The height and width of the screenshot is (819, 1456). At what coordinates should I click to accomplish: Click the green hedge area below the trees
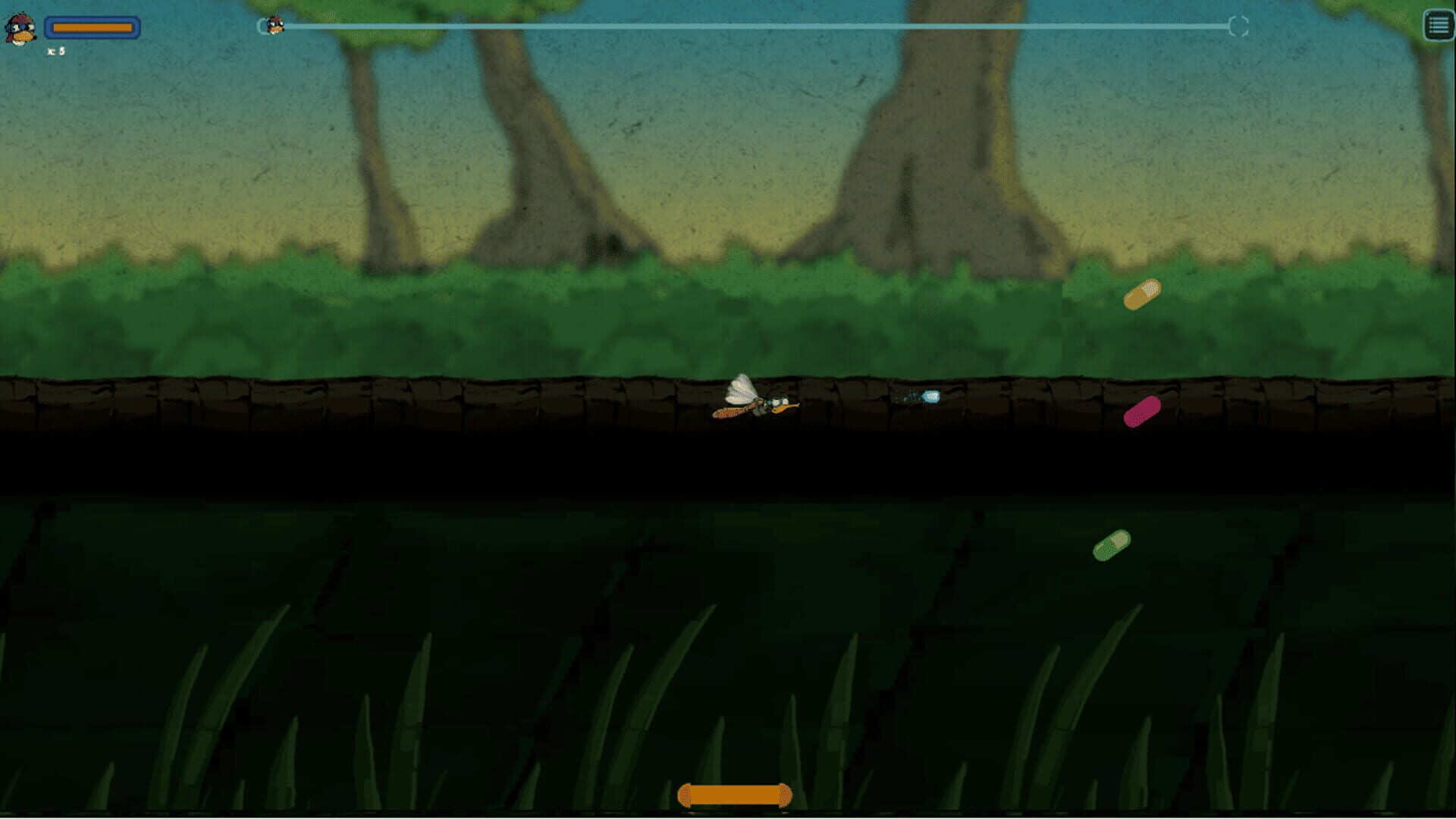[531, 318]
